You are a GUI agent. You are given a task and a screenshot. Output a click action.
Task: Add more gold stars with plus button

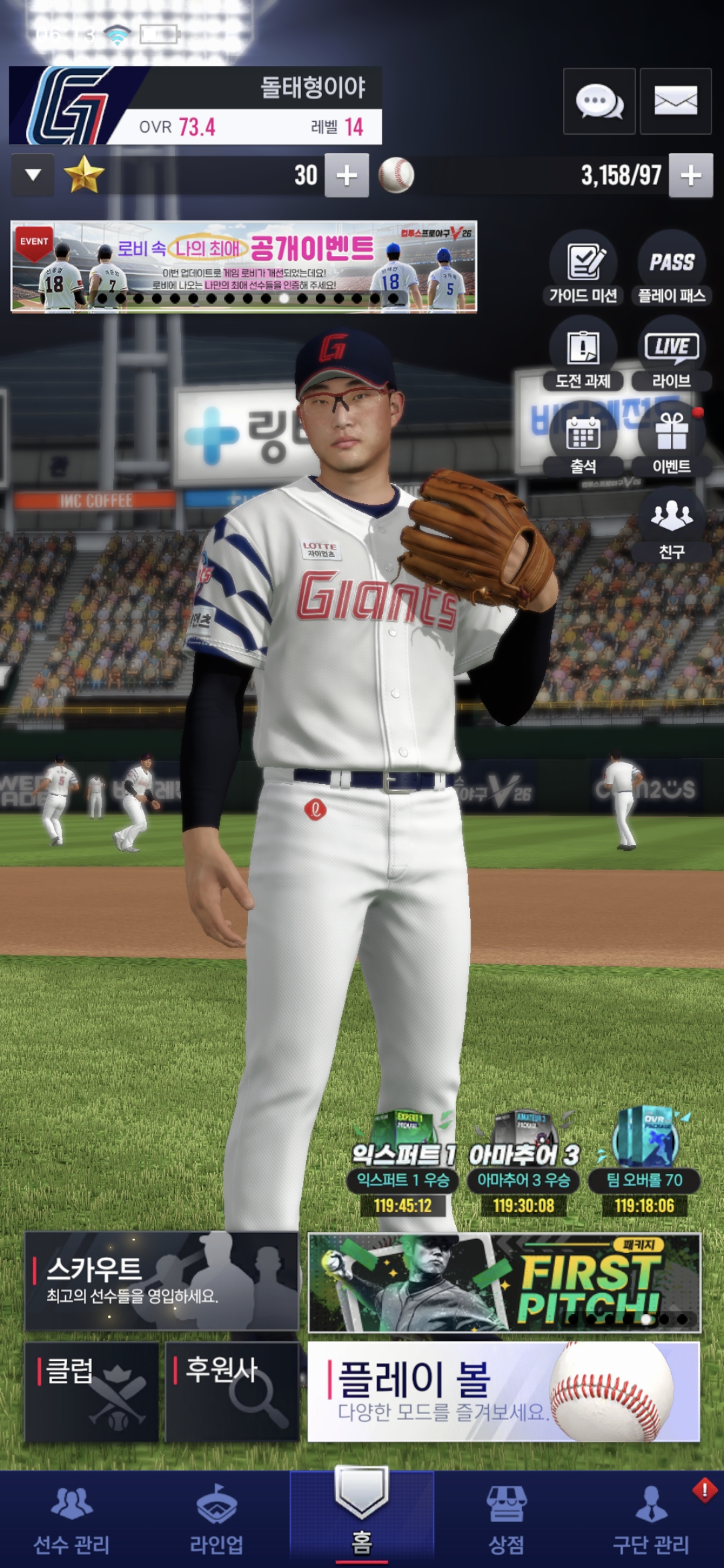point(347,176)
